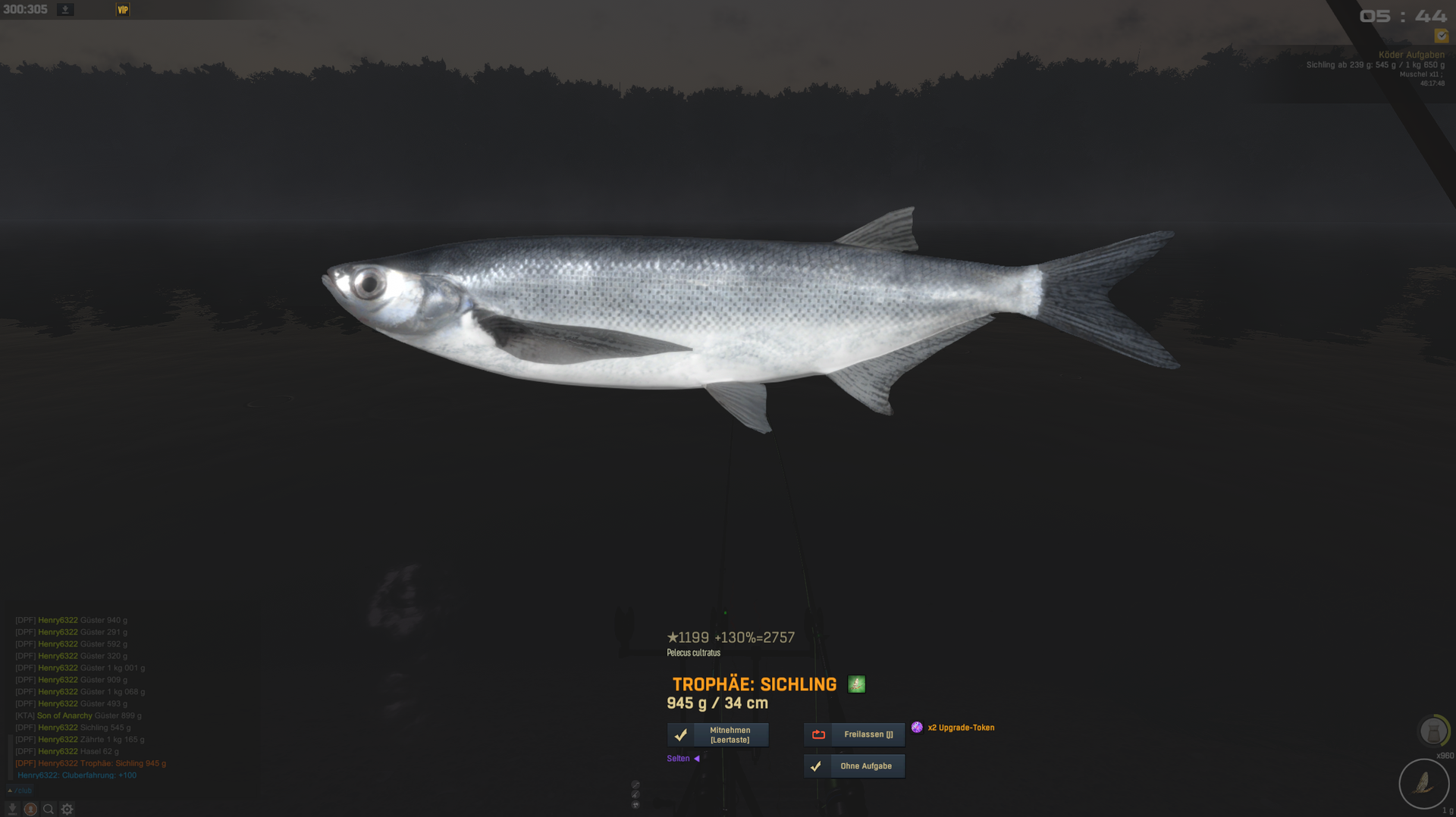The width and height of the screenshot is (1456, 817).
Task: Release the fish with Freilassen
Action: click(854, 734)
